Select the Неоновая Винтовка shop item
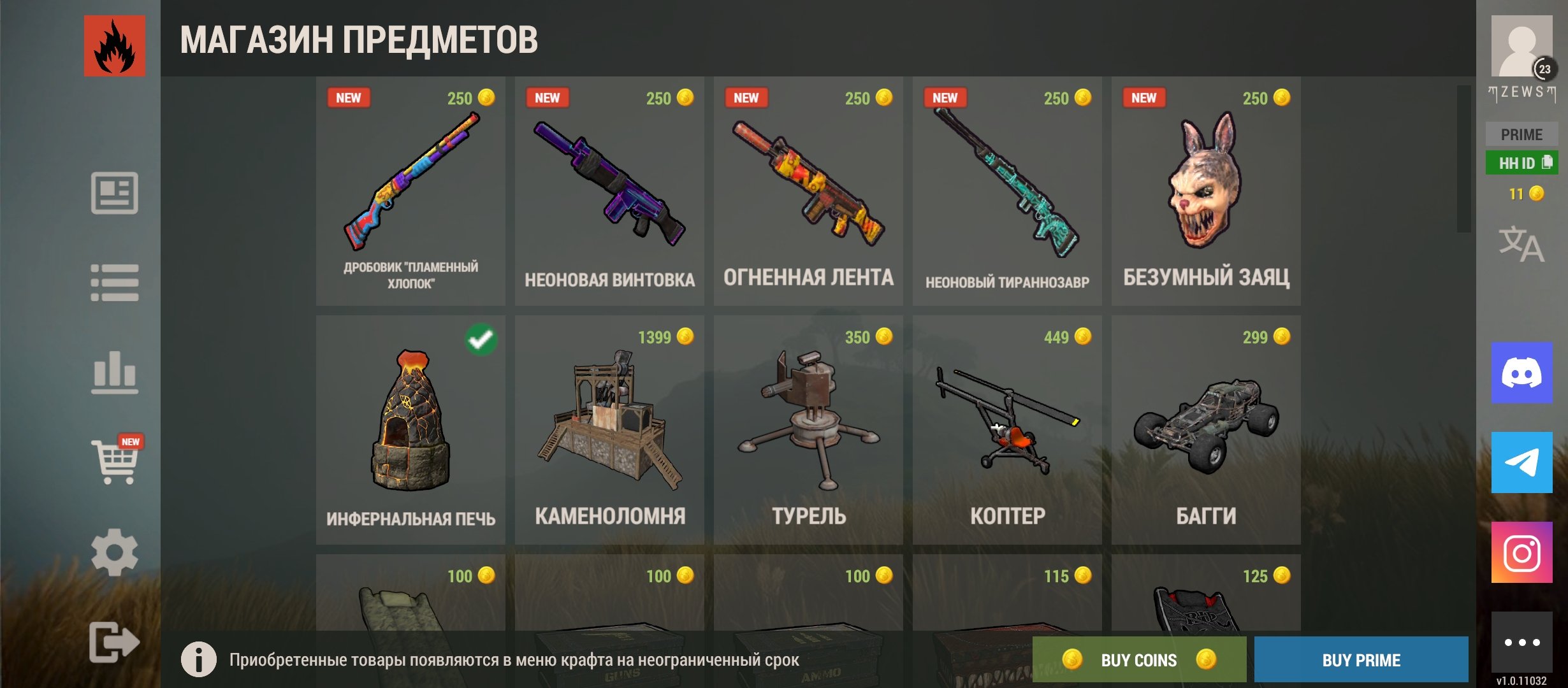This screenshot has height=688, width=1568. [x=609, y=191]
